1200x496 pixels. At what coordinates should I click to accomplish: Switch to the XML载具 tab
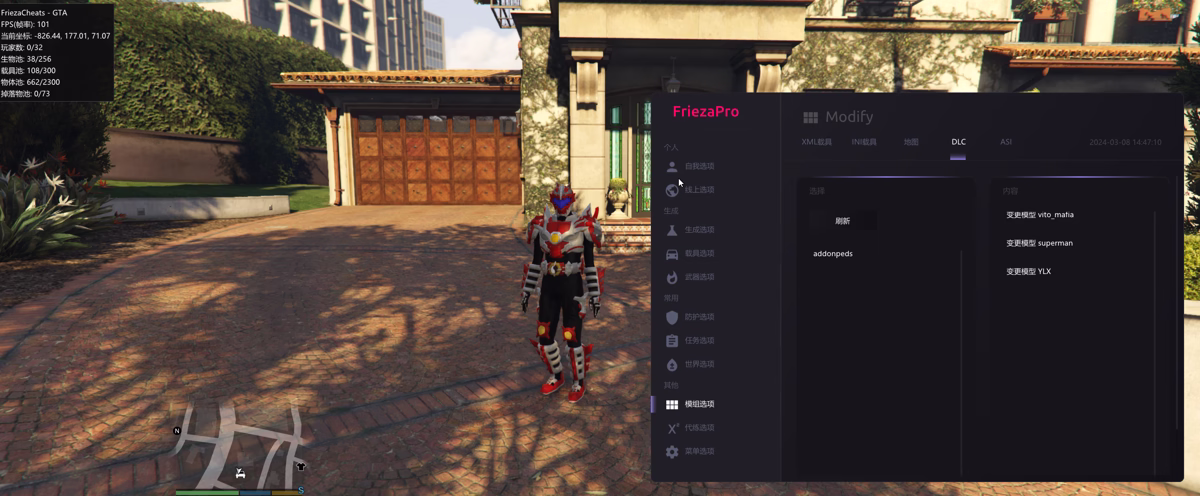point(817,142)
